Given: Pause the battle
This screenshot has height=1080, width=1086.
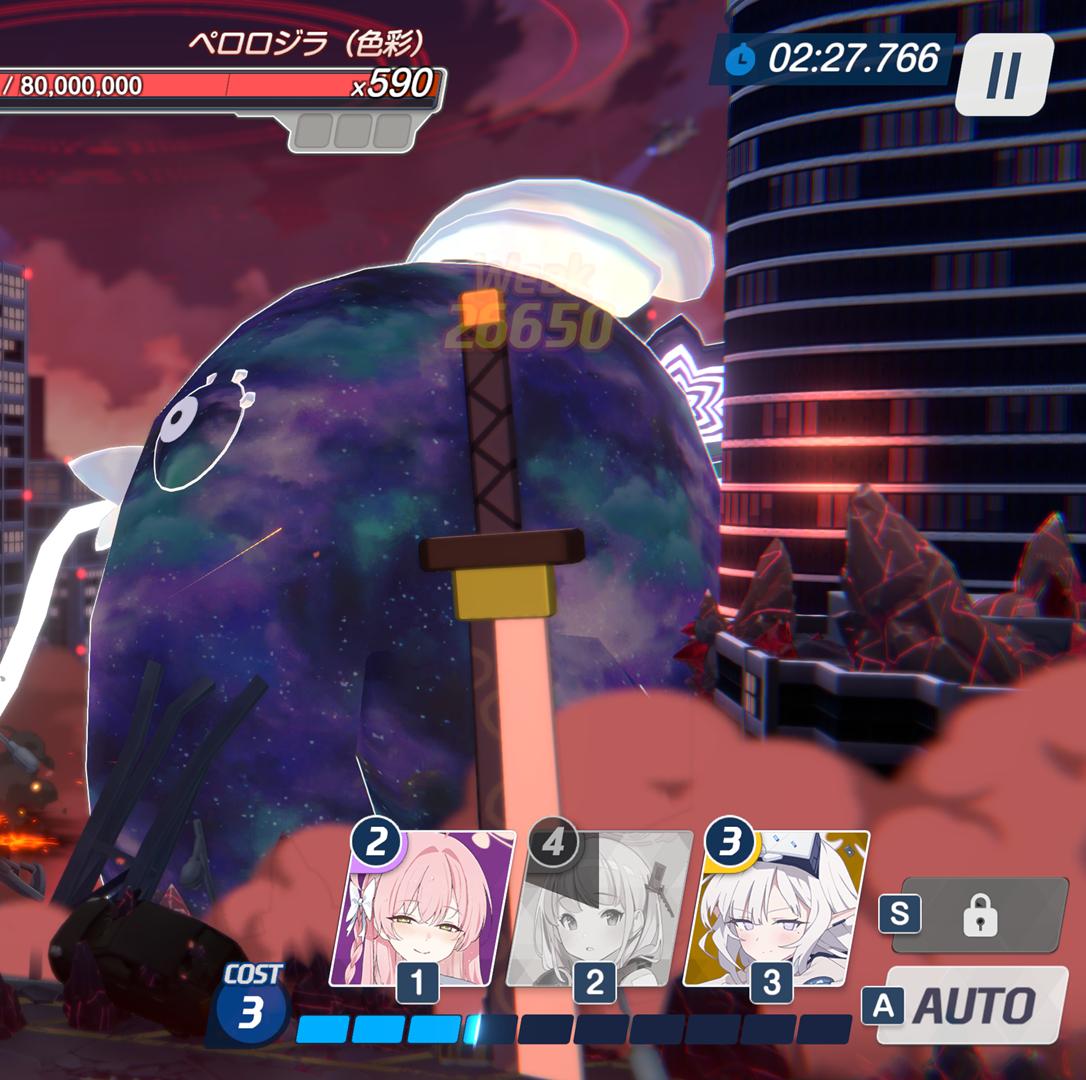Looking at the screenshot, I should click(1003, 74).
